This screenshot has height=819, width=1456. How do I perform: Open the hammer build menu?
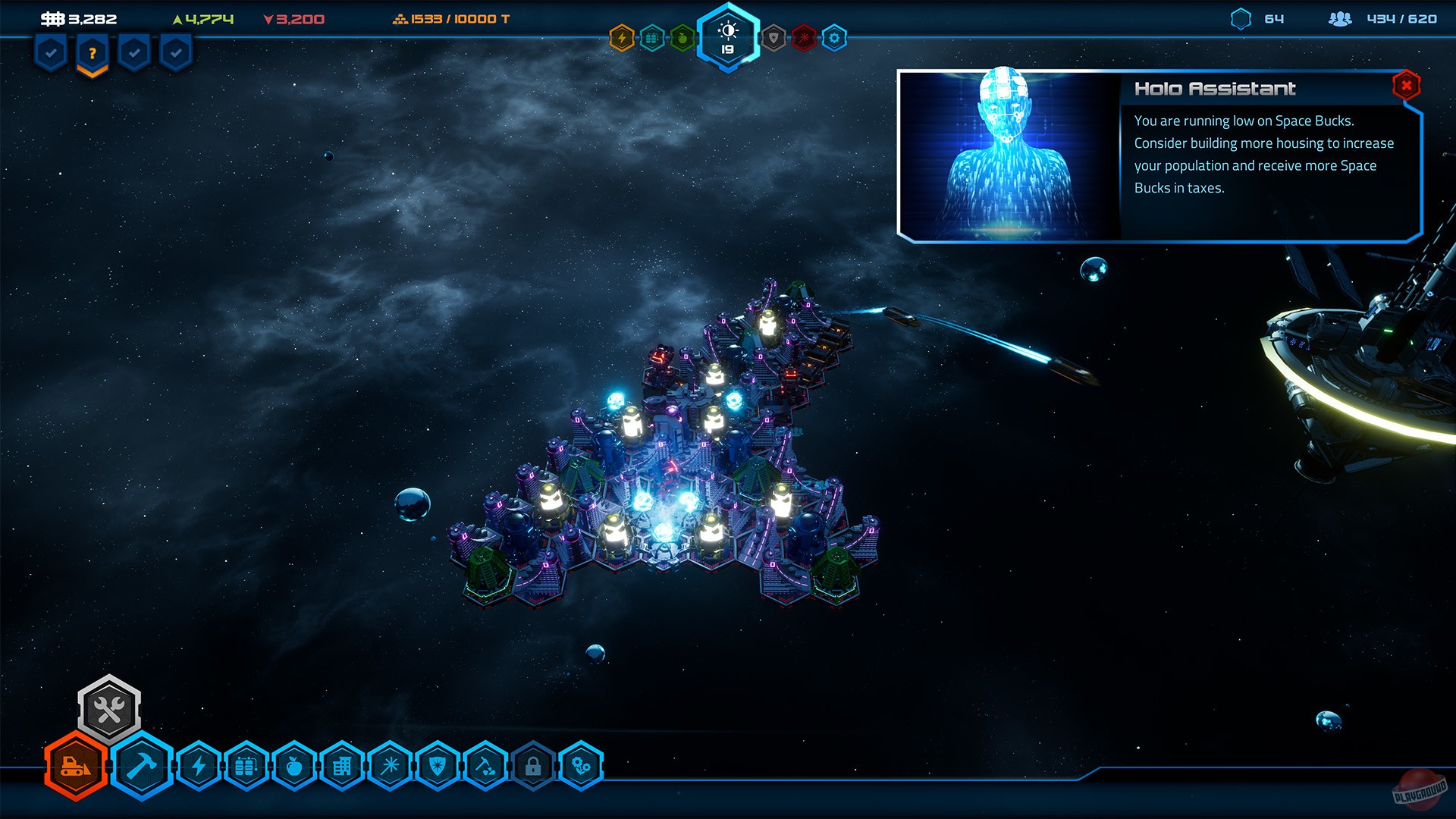point(144,766)
